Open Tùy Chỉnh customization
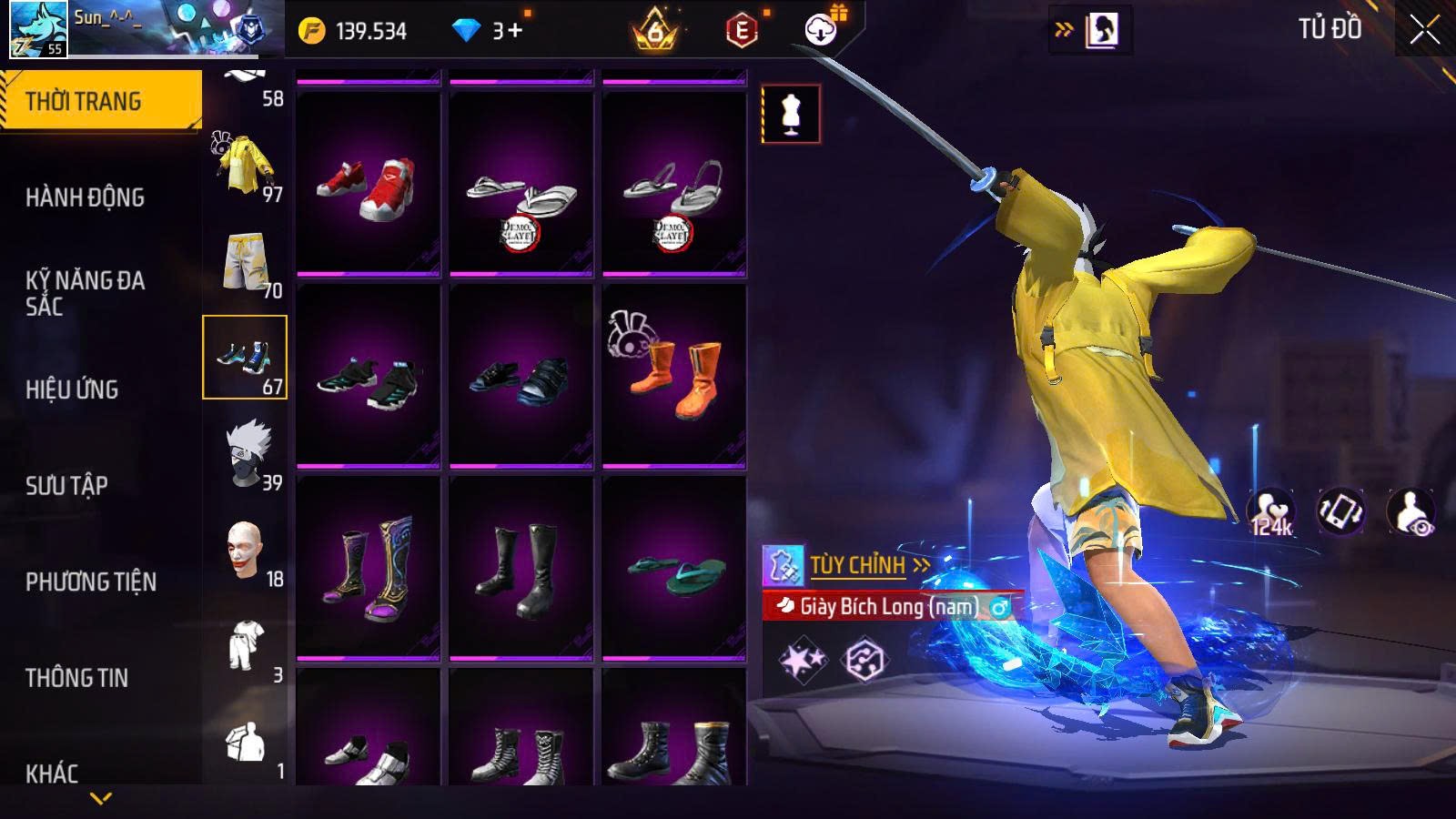 tap(857, 566)
